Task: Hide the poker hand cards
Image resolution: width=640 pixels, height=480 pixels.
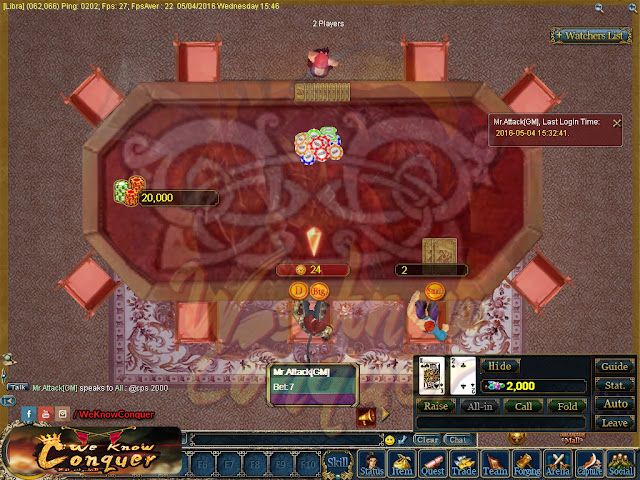Action: (x=498, y=366)
